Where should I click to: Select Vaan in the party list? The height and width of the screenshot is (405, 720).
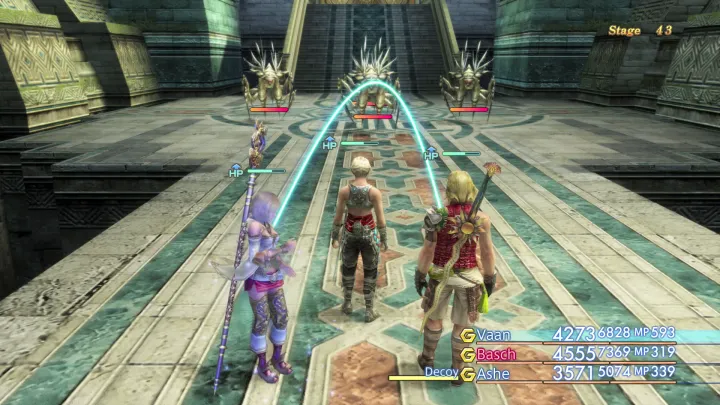(495, 334)
